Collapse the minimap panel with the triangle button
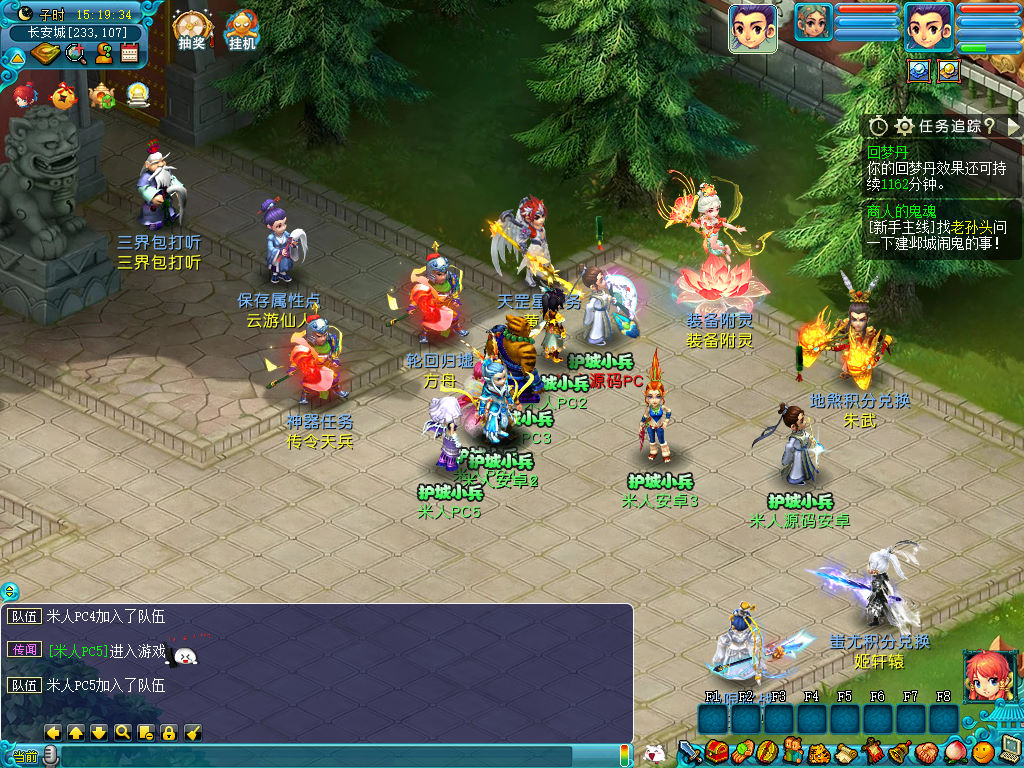 click(x=16, y=56)
